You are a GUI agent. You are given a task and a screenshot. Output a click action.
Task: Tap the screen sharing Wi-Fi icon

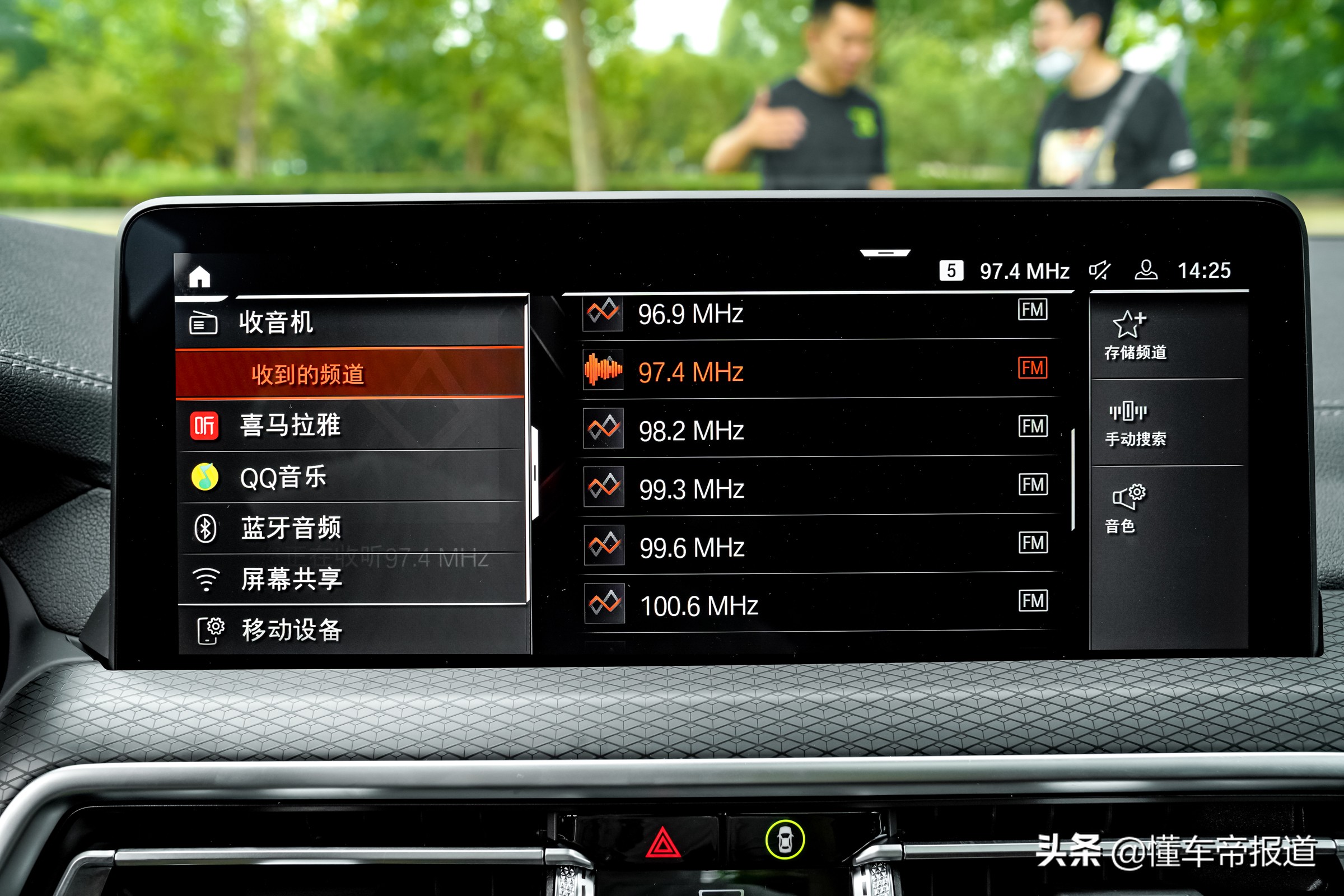(x=207, y=580)
